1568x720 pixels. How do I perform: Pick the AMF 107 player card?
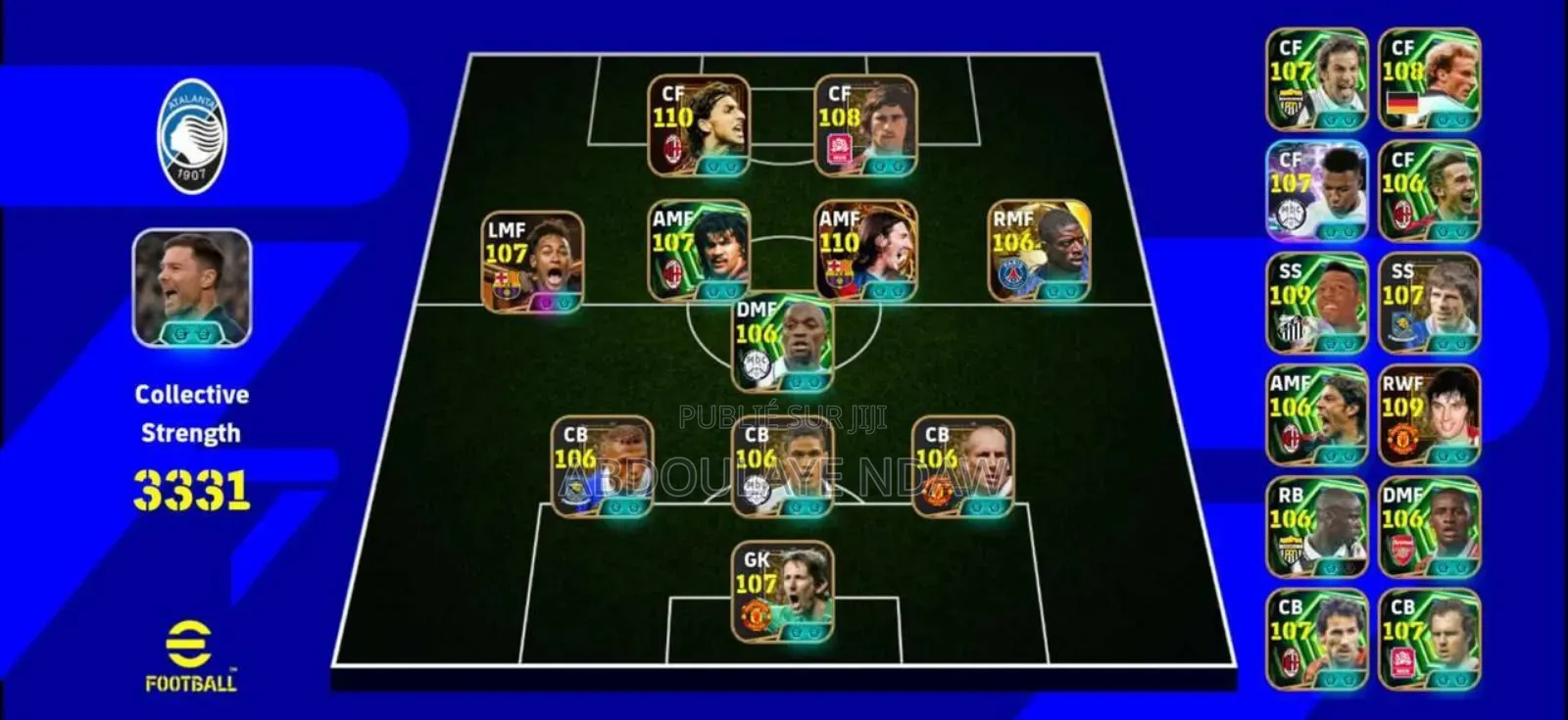click(698, 250)
